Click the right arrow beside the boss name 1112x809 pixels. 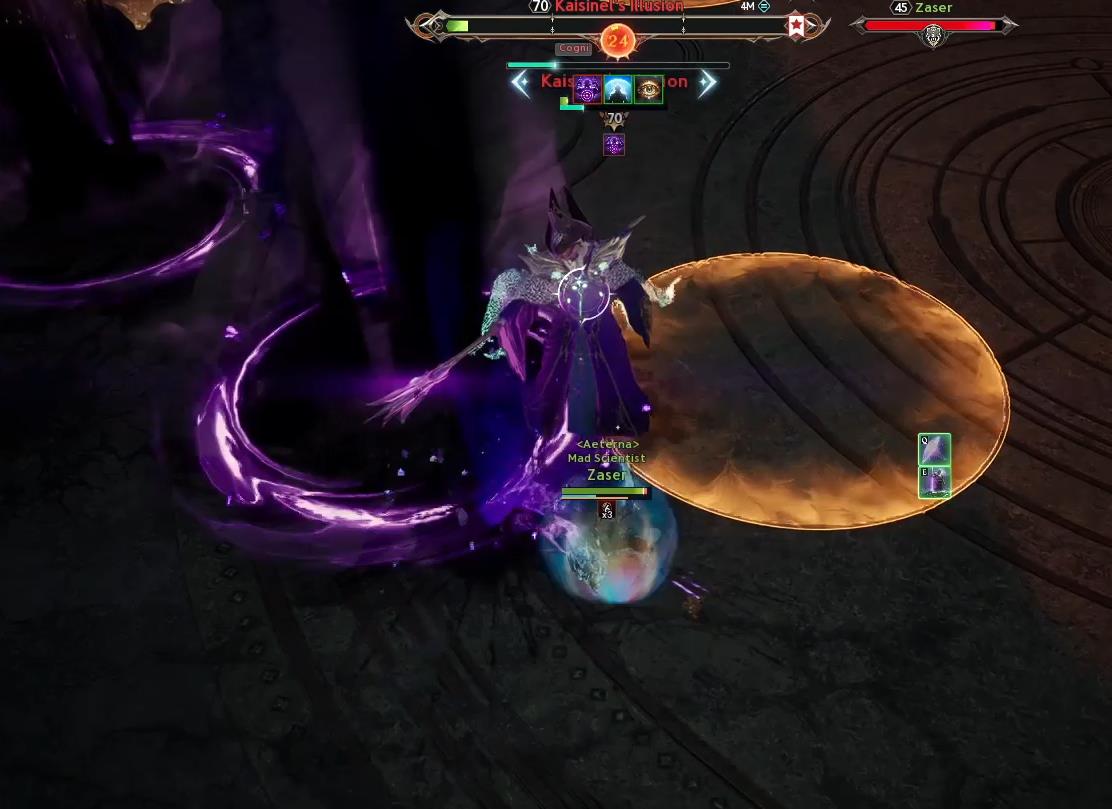pos(707,84)
